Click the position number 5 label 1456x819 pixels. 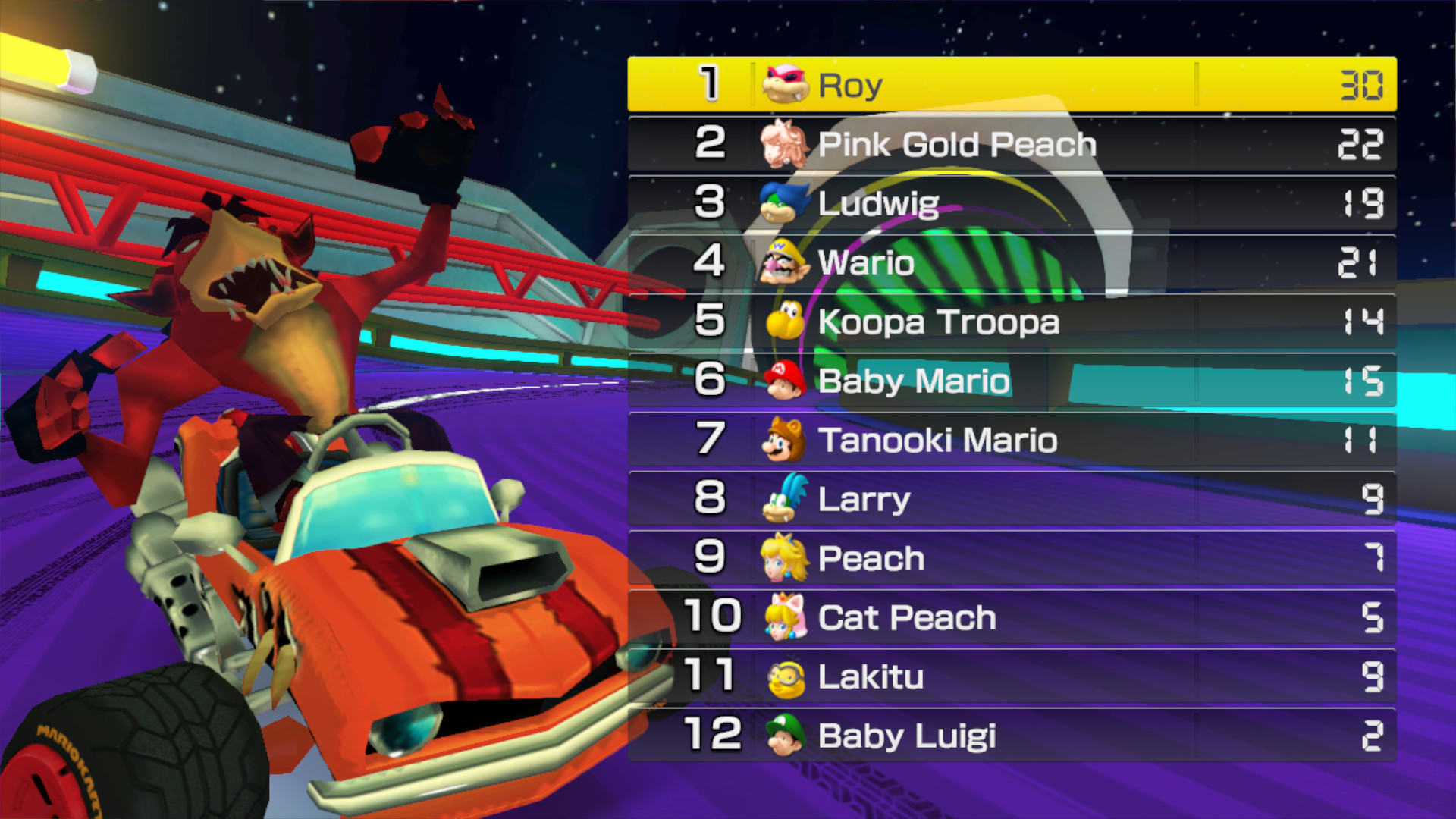[711, 322]
